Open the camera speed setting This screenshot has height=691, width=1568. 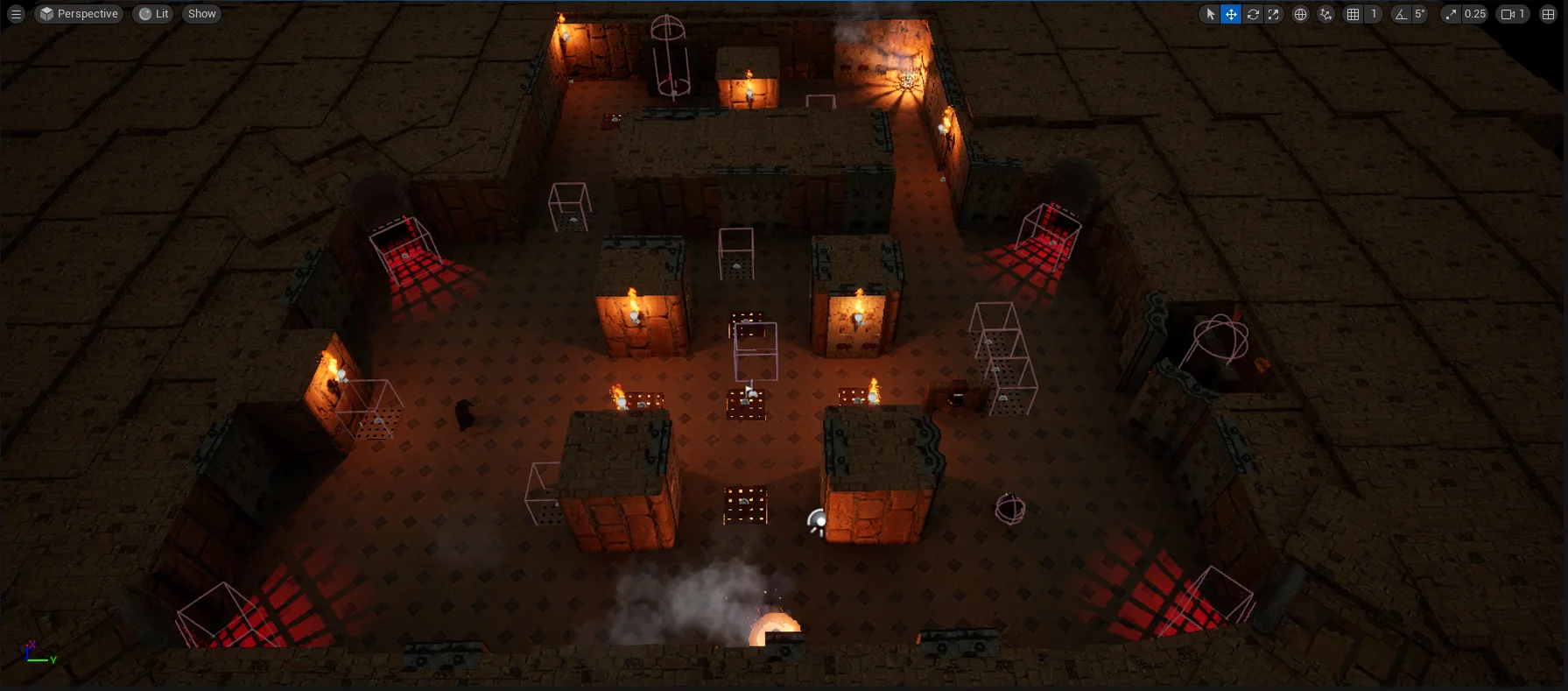tap(1513, 14)
